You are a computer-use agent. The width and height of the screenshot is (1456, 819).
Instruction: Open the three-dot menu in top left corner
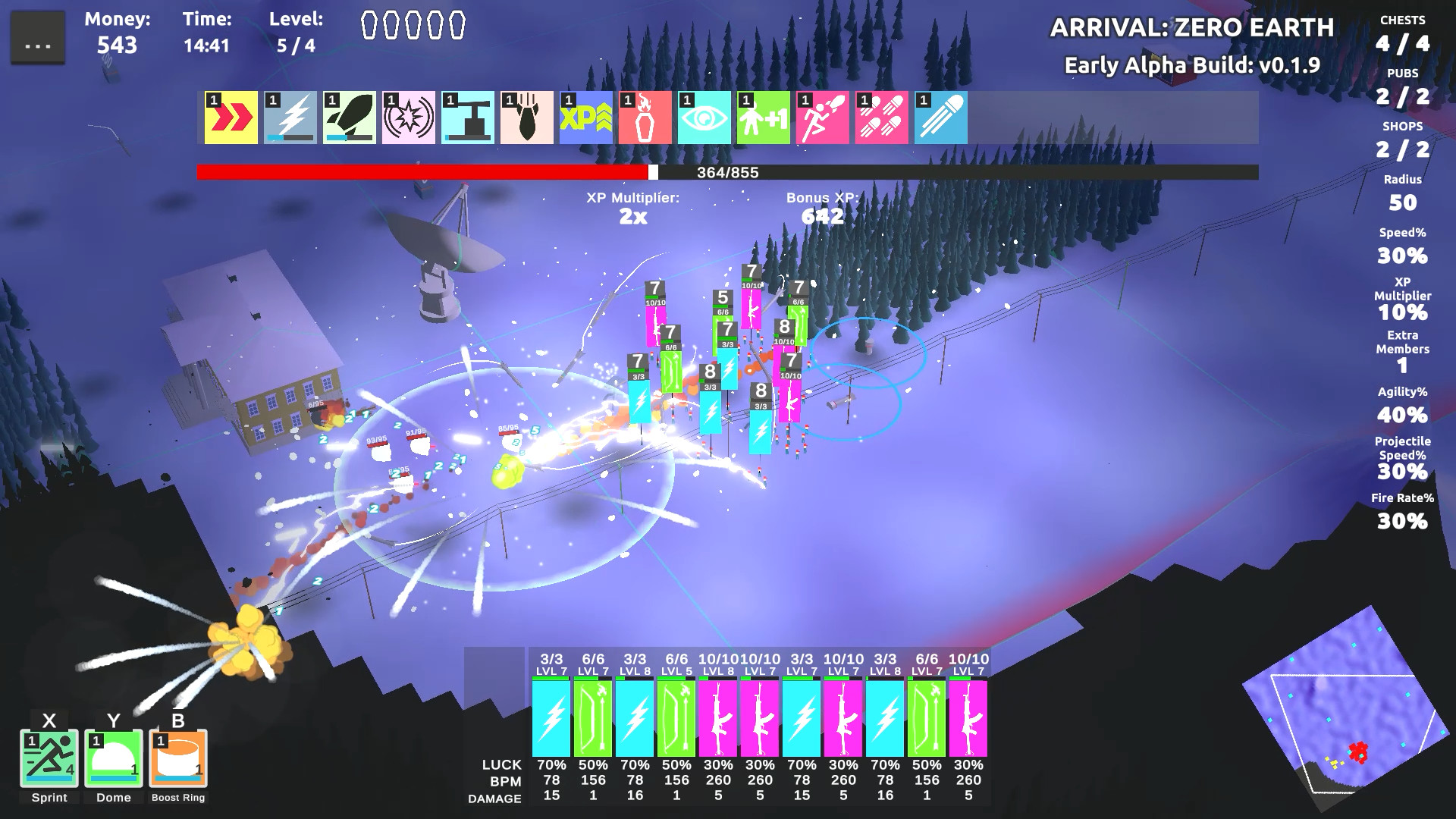pos(37,36)
